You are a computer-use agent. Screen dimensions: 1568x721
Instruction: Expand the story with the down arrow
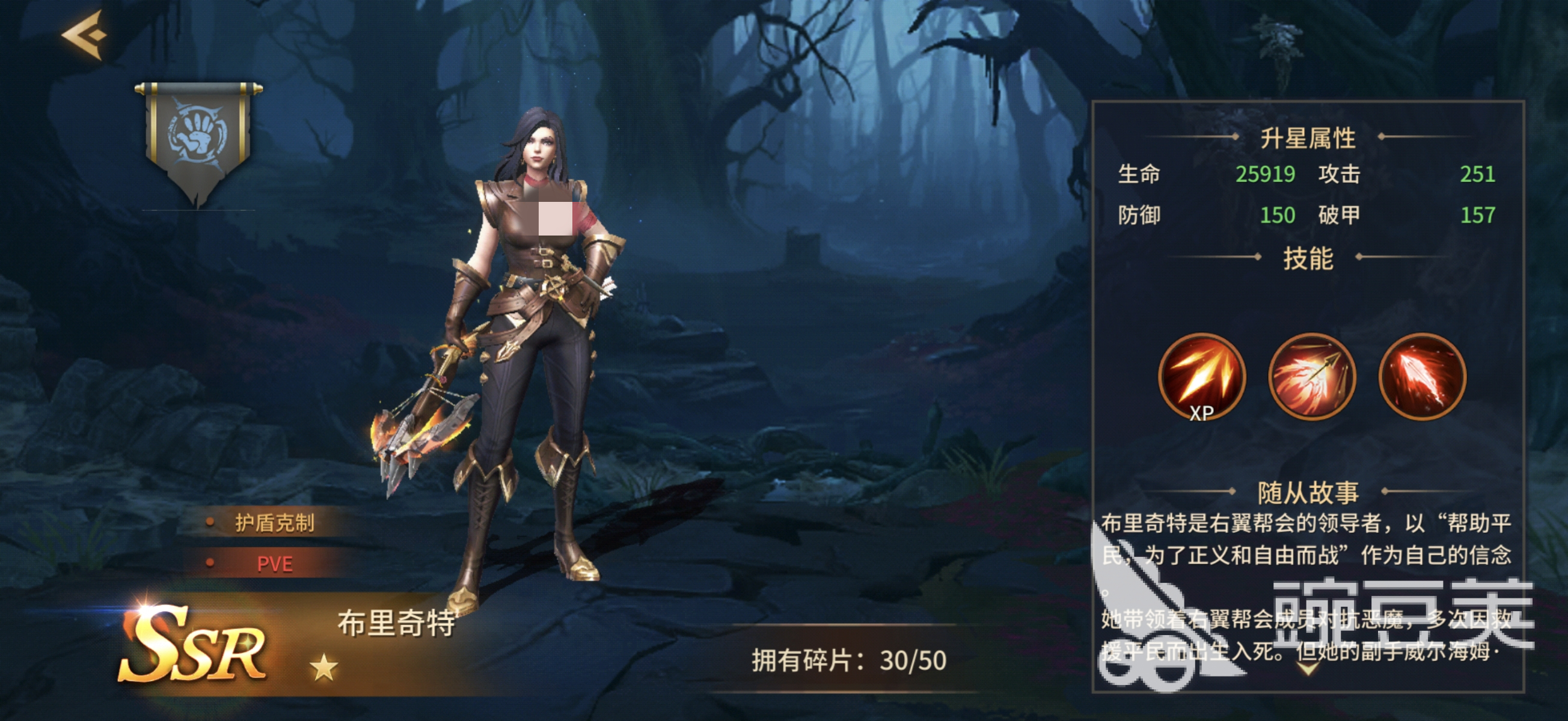point(1309,669)
